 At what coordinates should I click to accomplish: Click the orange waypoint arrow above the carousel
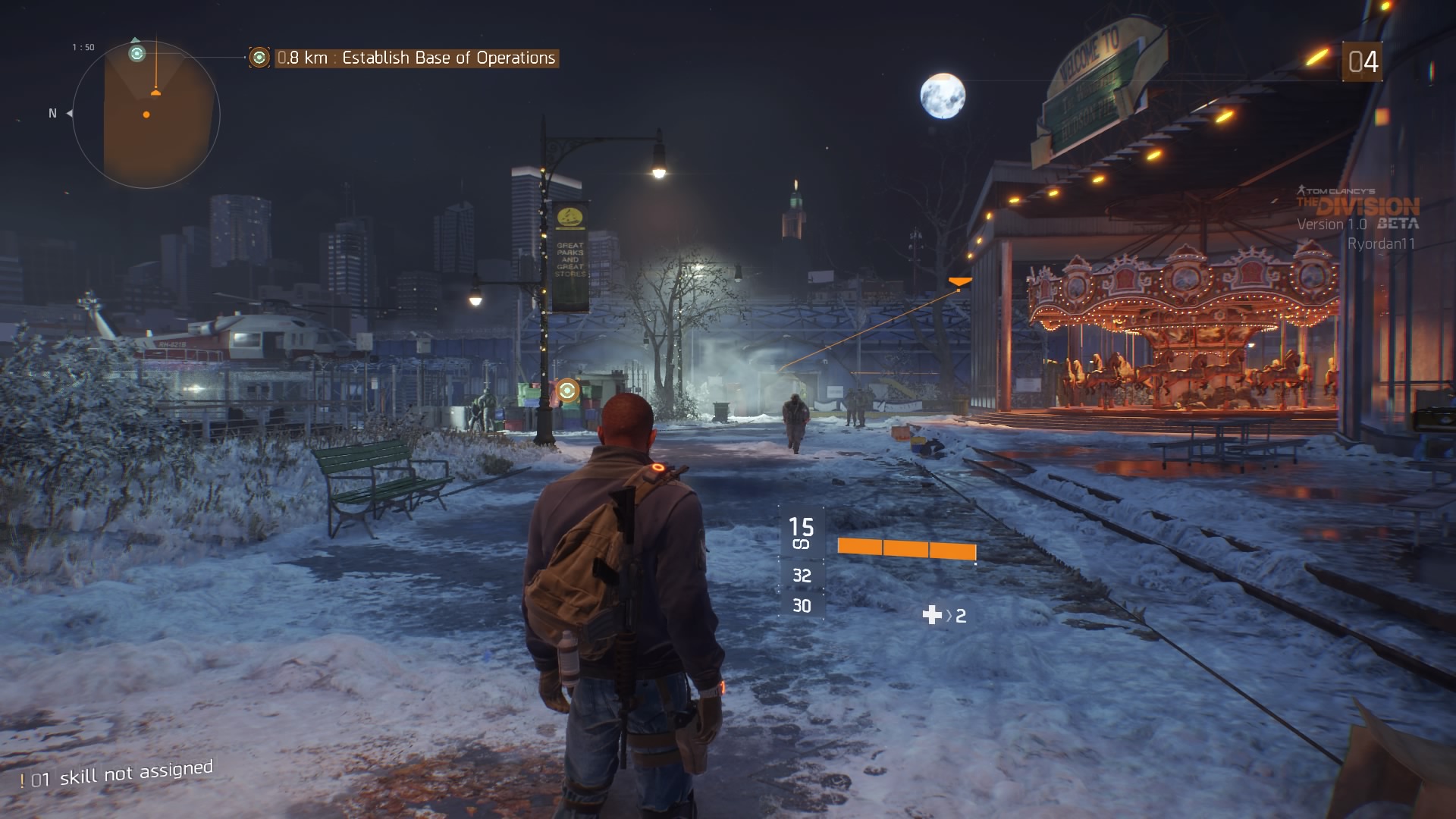point(959,281)
